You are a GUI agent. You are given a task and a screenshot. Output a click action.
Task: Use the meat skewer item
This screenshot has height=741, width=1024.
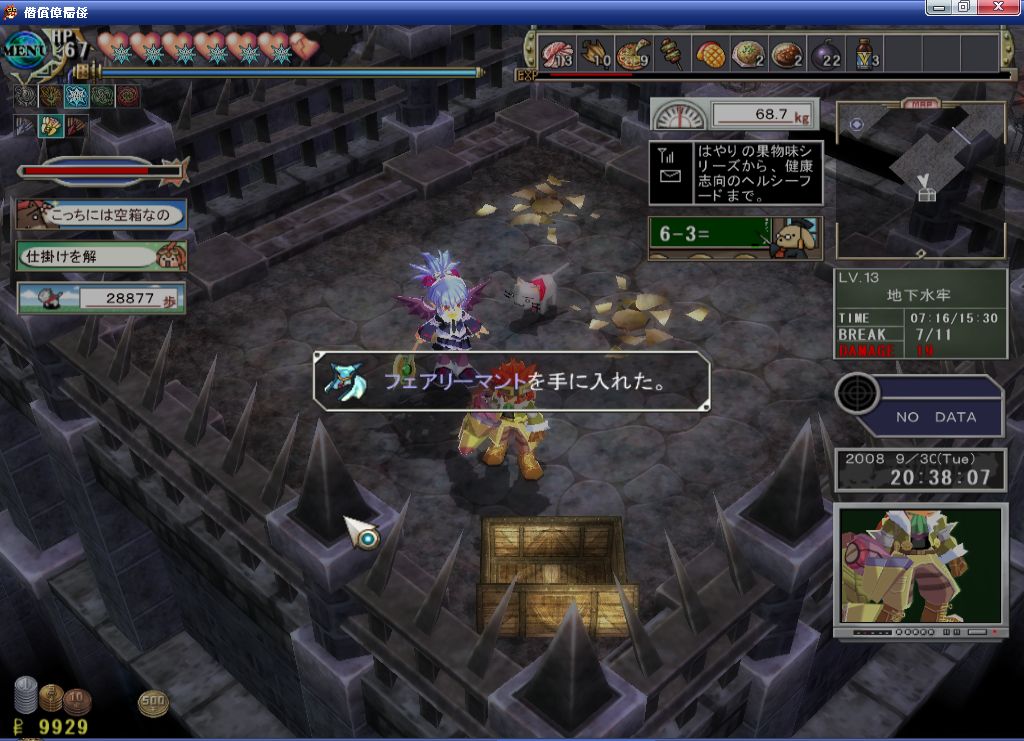[671, 52]
